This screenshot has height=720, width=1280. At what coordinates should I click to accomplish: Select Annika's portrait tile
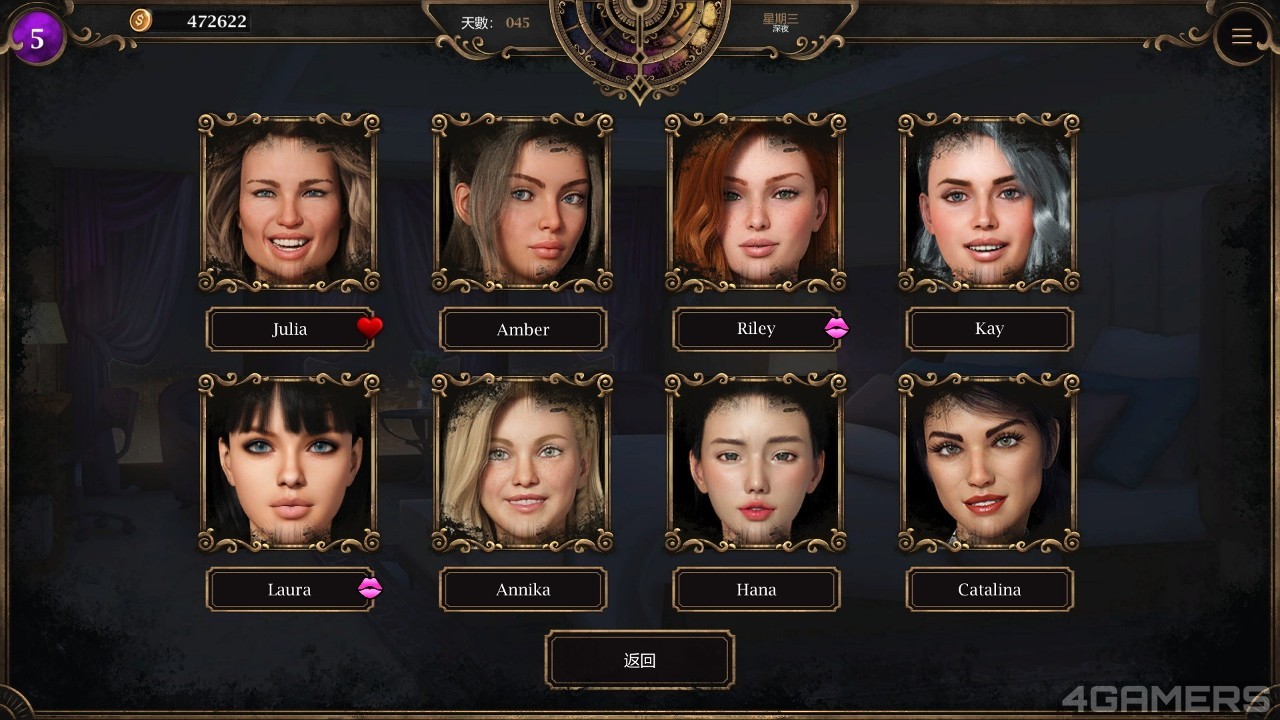(522, 463)
